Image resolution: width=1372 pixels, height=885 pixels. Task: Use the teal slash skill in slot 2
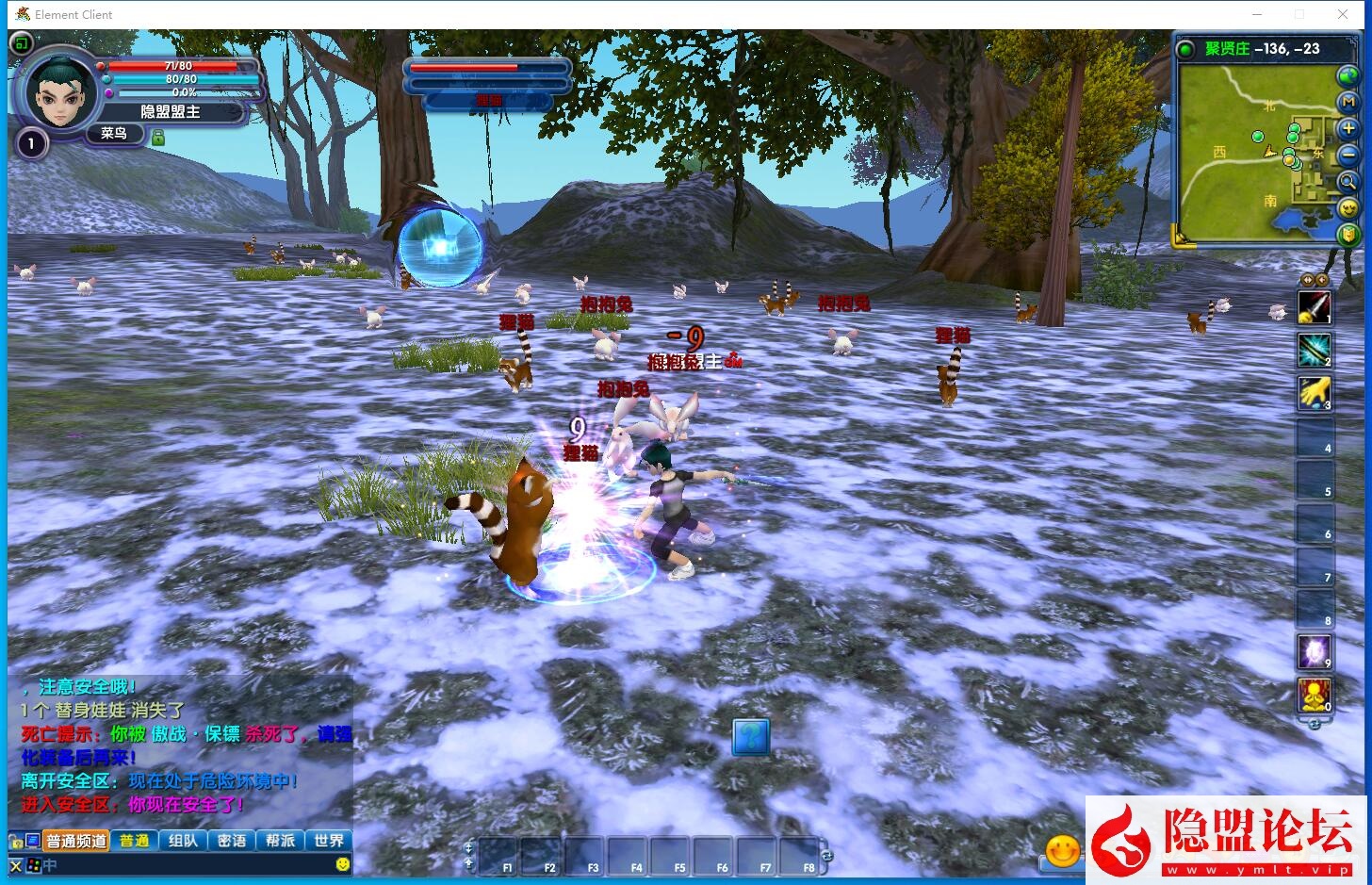[x=1315, y=351]
